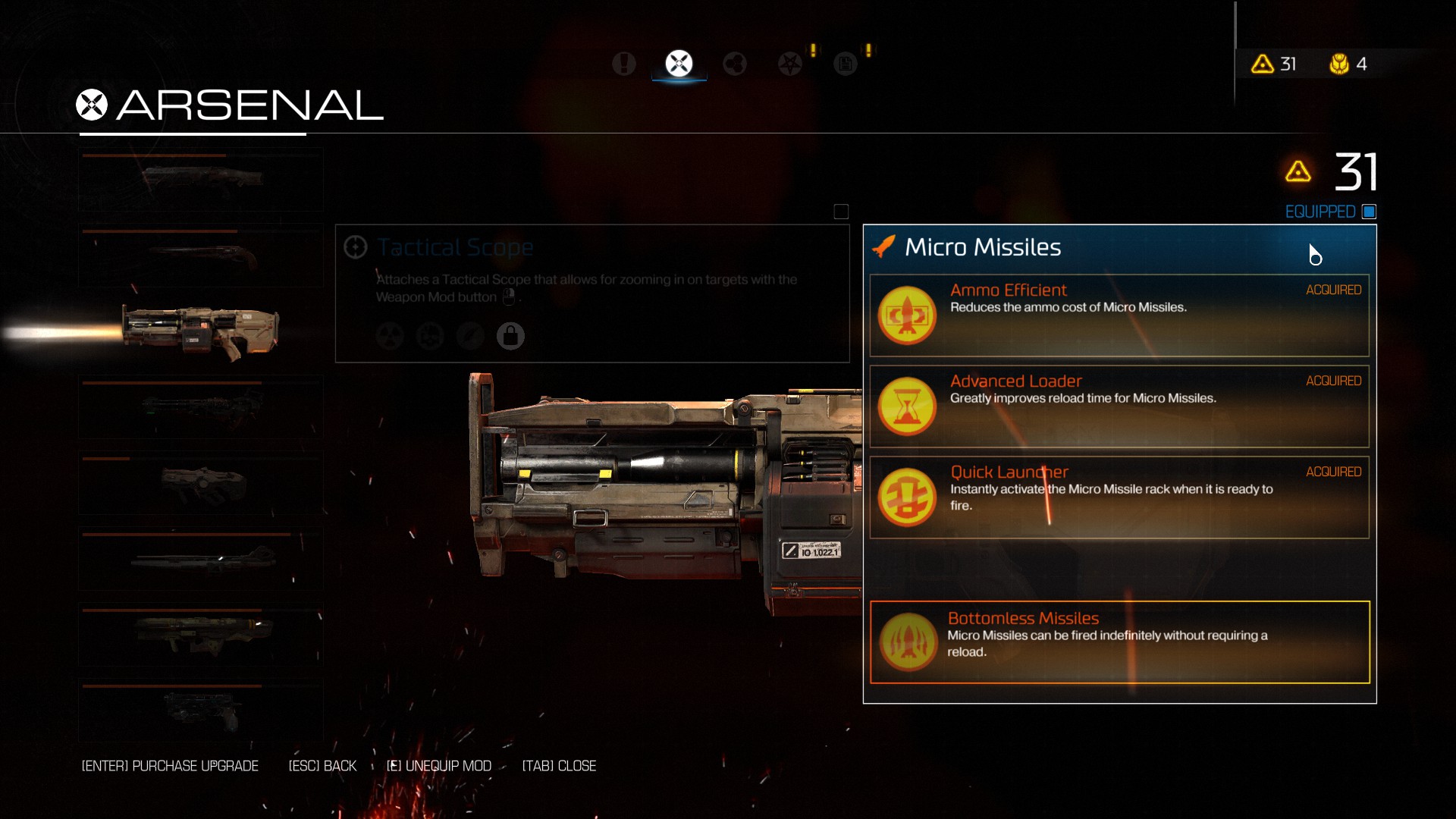Toggle the Micro Missiles equipped checkbox
This screenshot has height=819, width=1456.
coord(1369,212)
